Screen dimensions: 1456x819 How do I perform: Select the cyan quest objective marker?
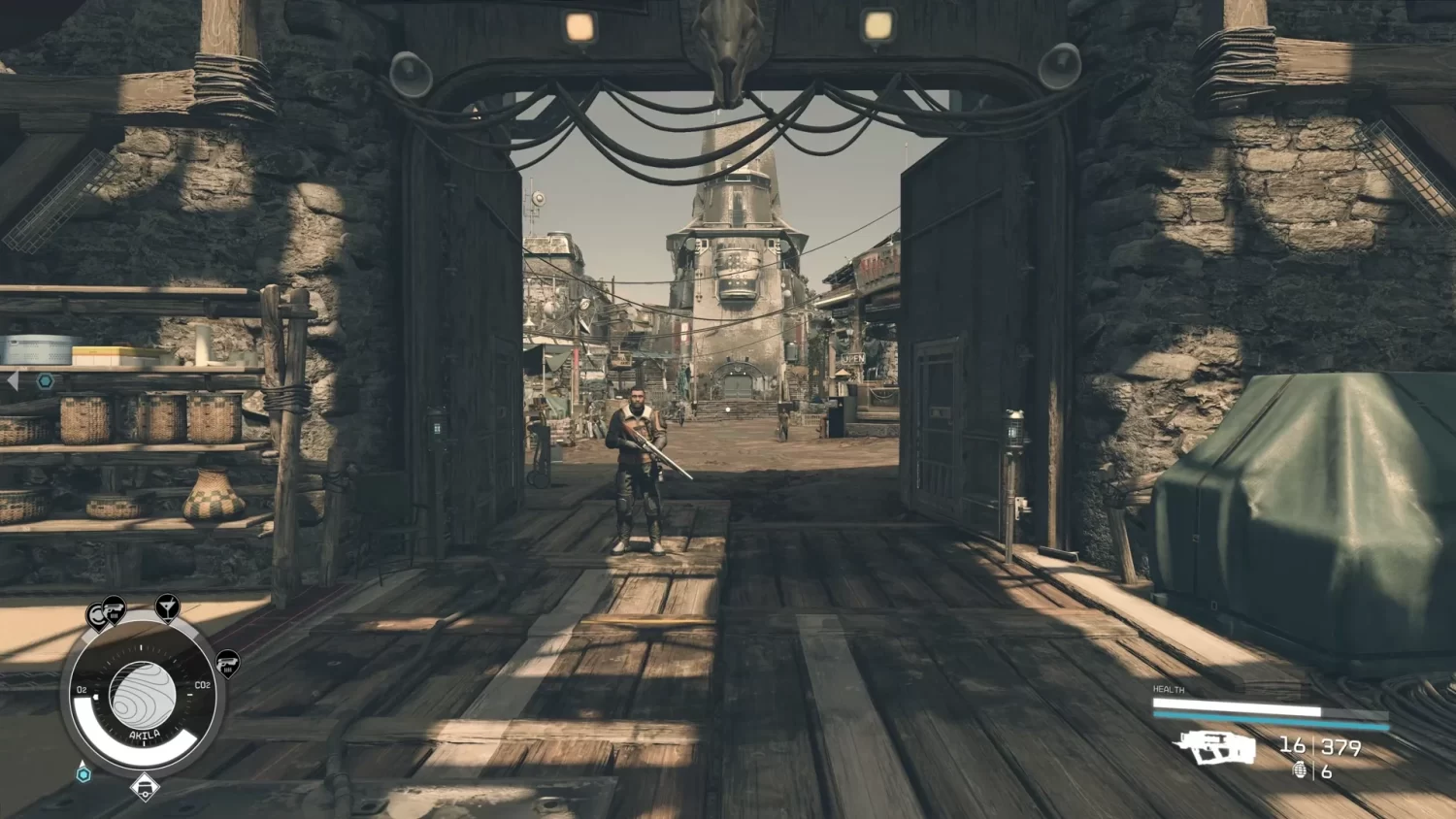pyautogui.click(x=83, y=774)
